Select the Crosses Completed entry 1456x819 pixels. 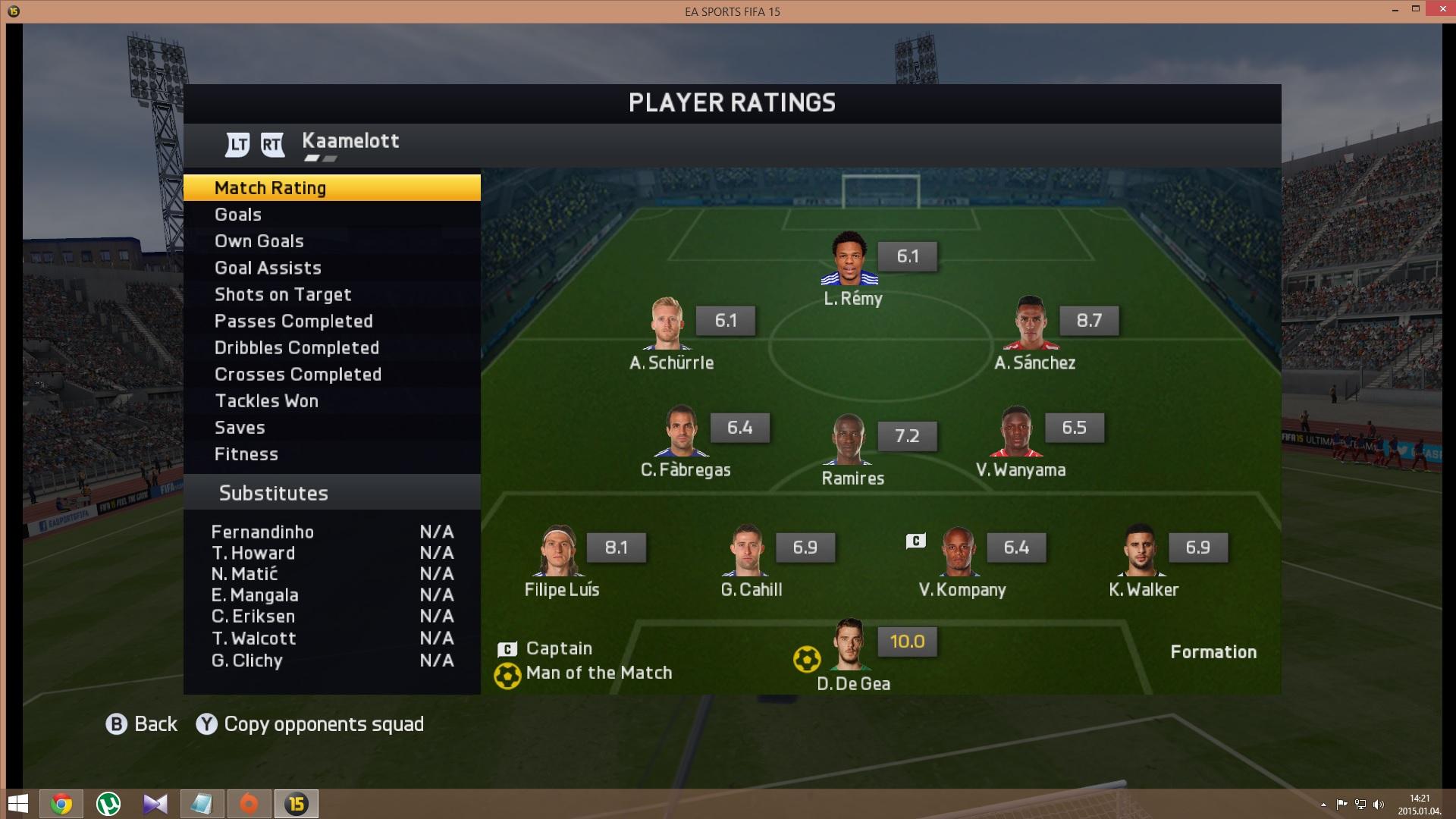331,374
